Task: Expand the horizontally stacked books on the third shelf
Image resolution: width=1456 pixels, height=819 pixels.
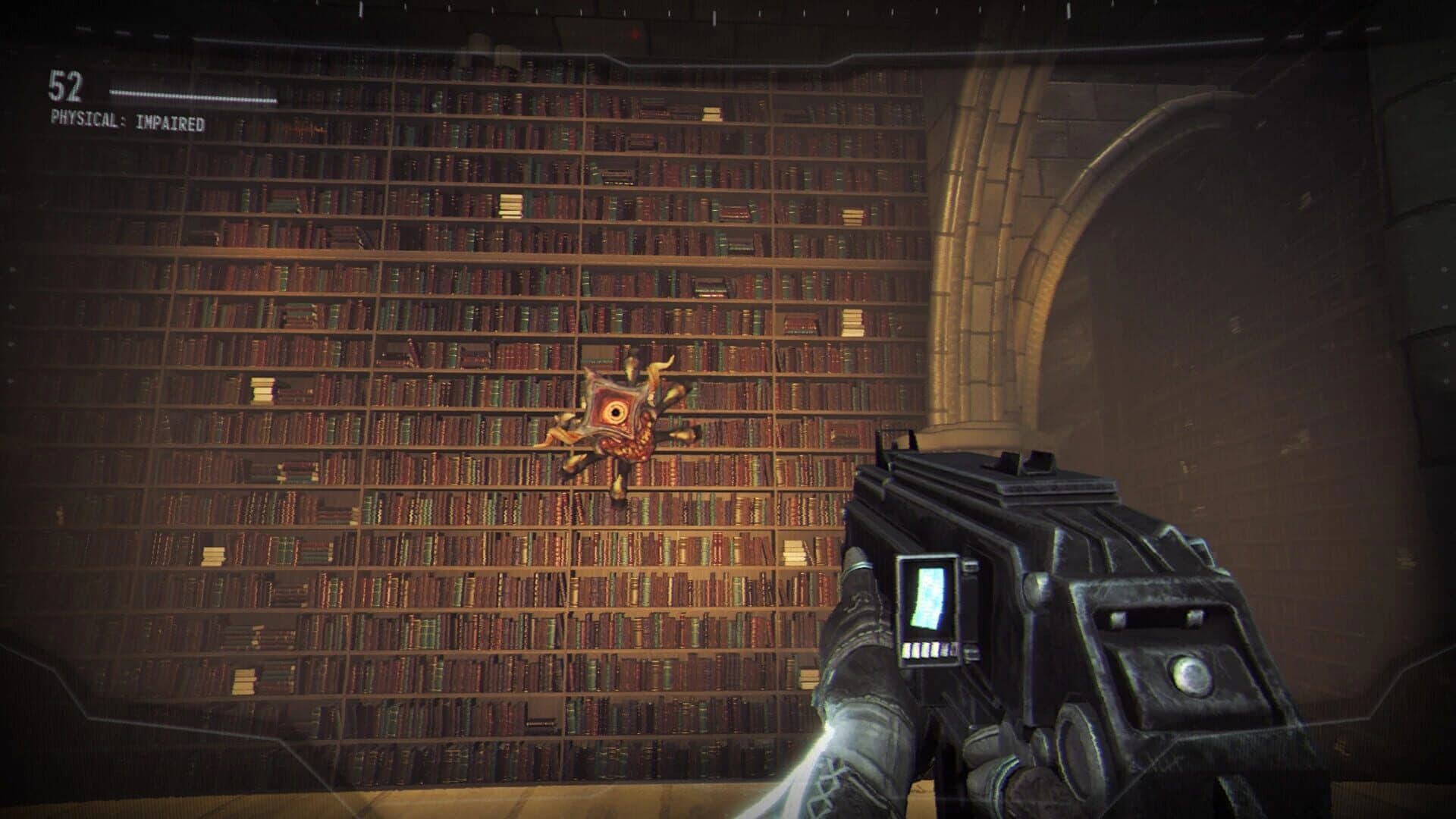Action: tap(510, 205)
